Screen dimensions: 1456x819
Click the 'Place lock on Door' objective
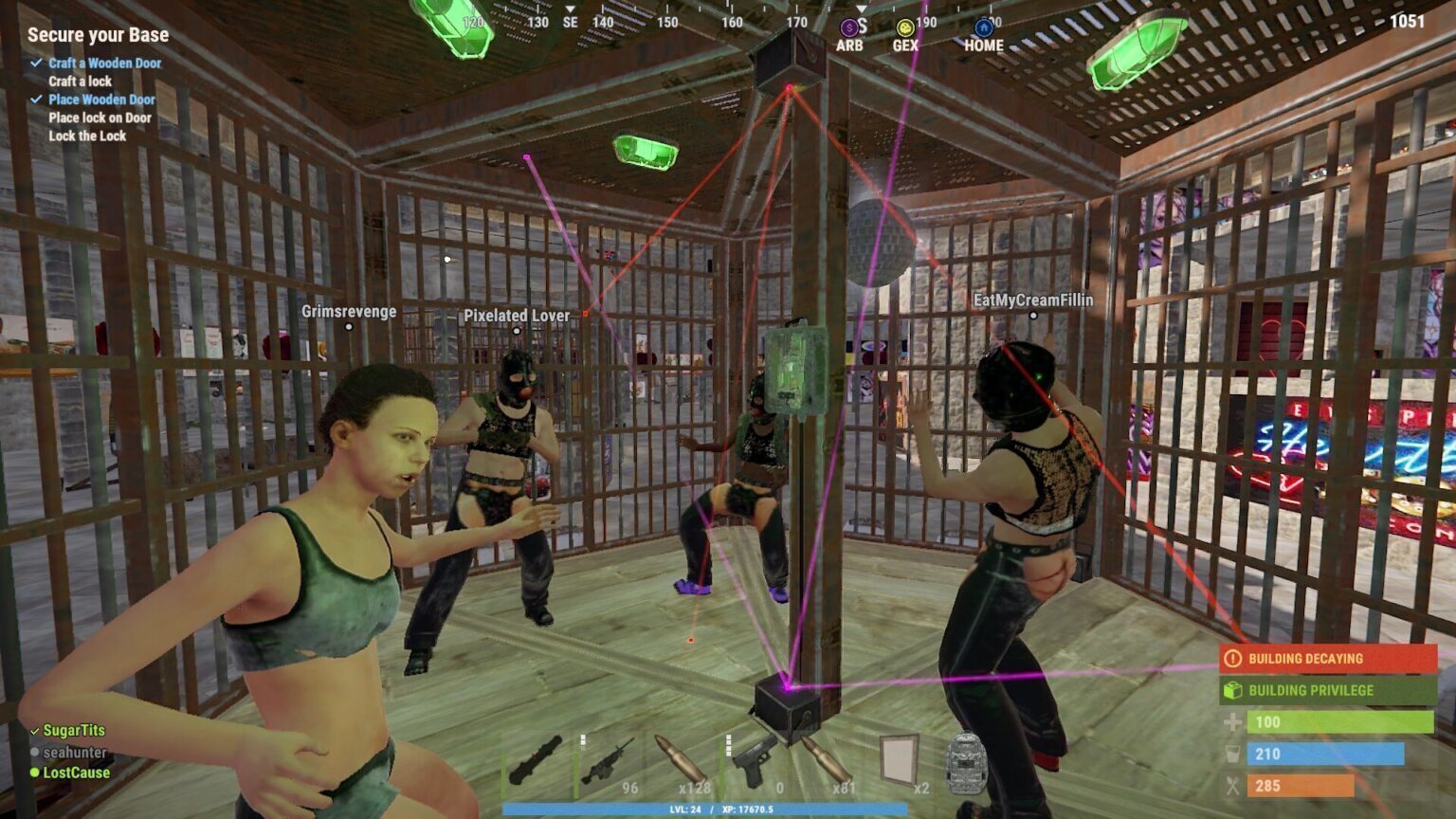(x=100, y=118)
